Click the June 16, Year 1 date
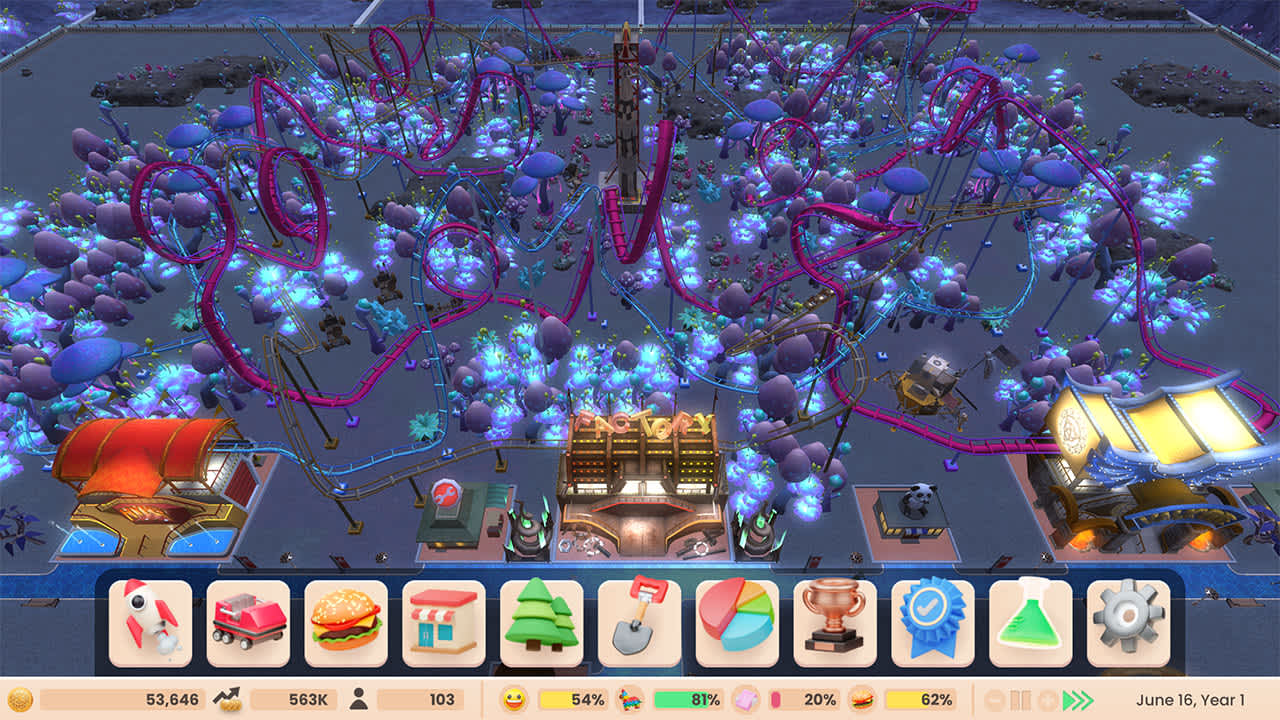The height and width of the screenshot is (720, 1280). [x=1190, y=698]
